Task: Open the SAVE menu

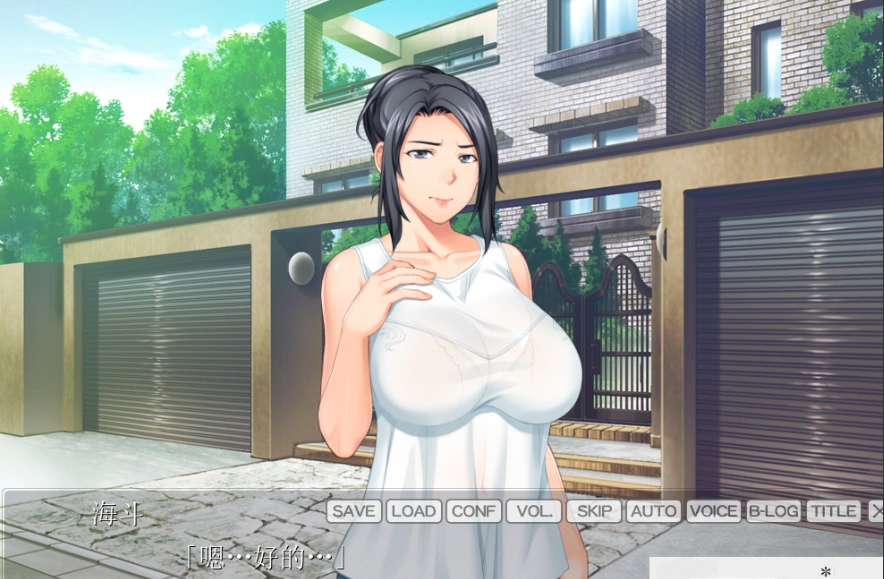Action: [x=354, y=511]
